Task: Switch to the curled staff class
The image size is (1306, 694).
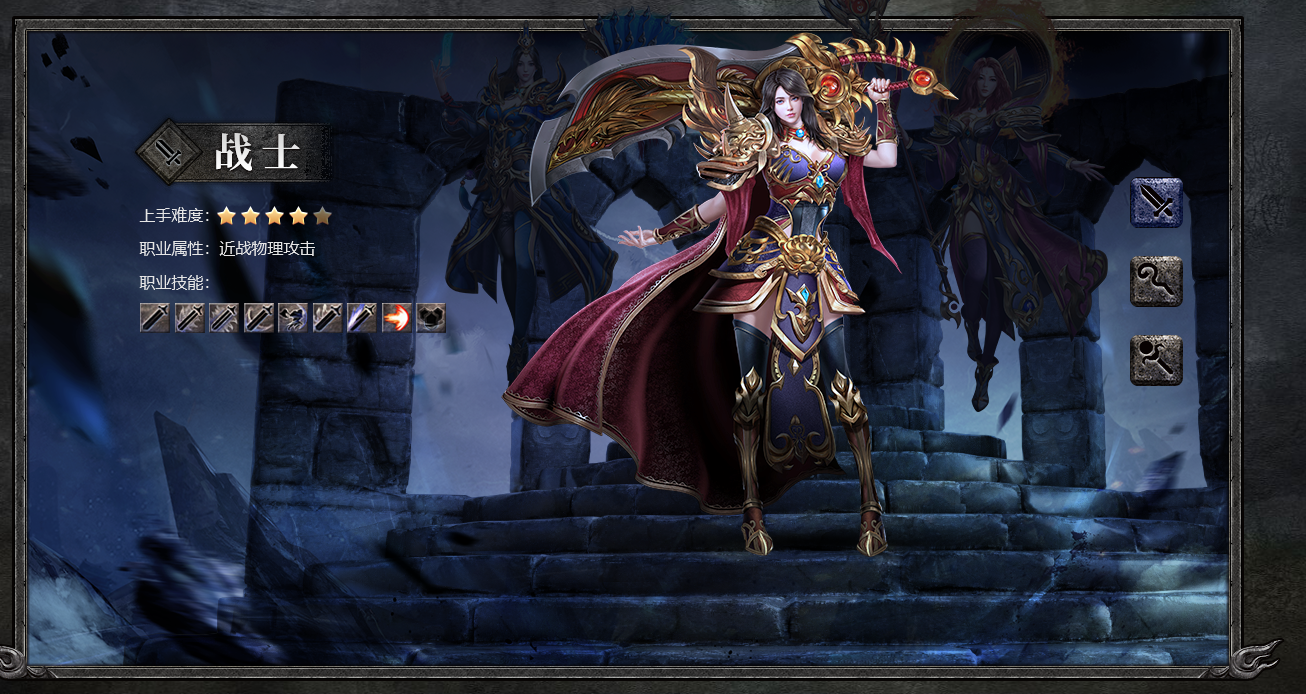Action: pos(1156,281)
